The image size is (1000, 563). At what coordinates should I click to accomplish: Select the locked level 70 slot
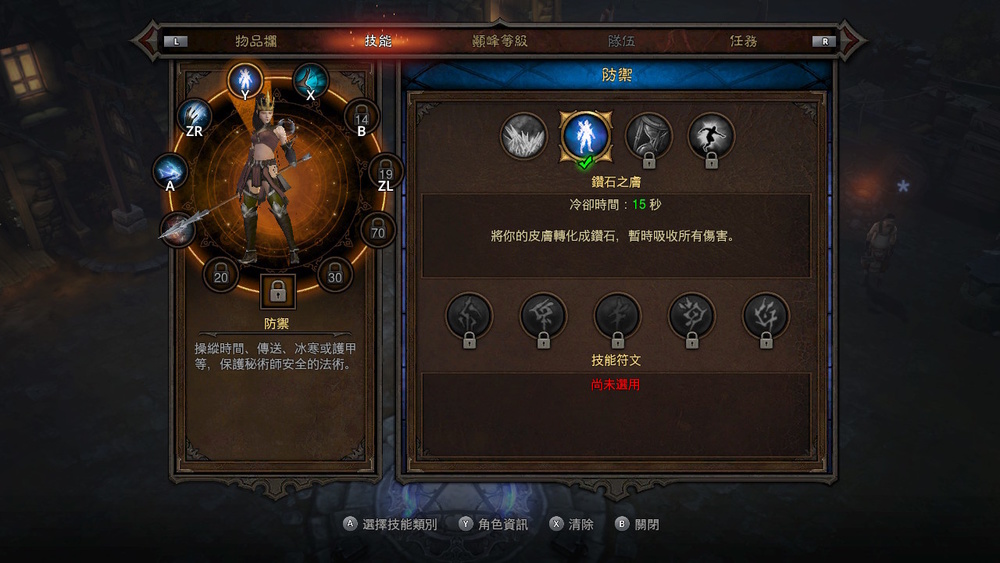point(378,231)
